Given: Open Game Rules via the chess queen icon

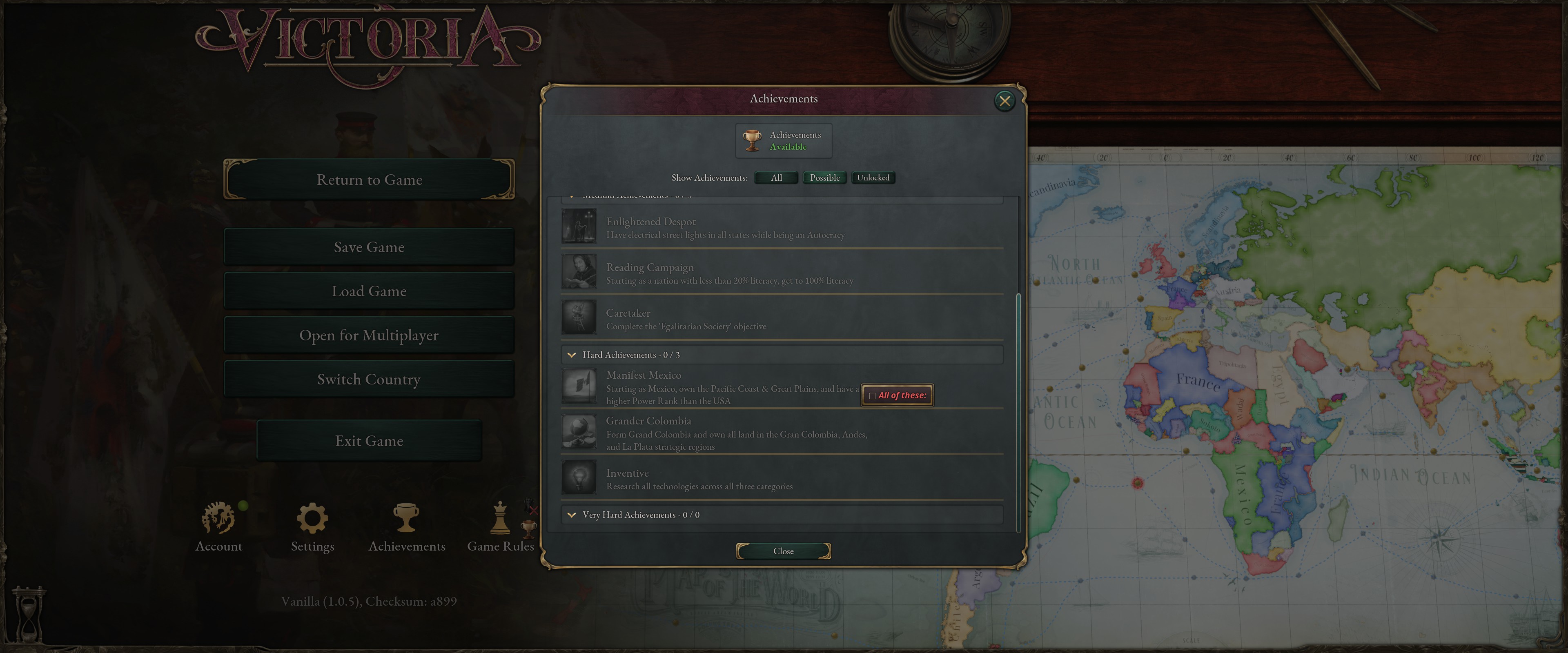Looking at the screenshot, I should click(500, 518).
